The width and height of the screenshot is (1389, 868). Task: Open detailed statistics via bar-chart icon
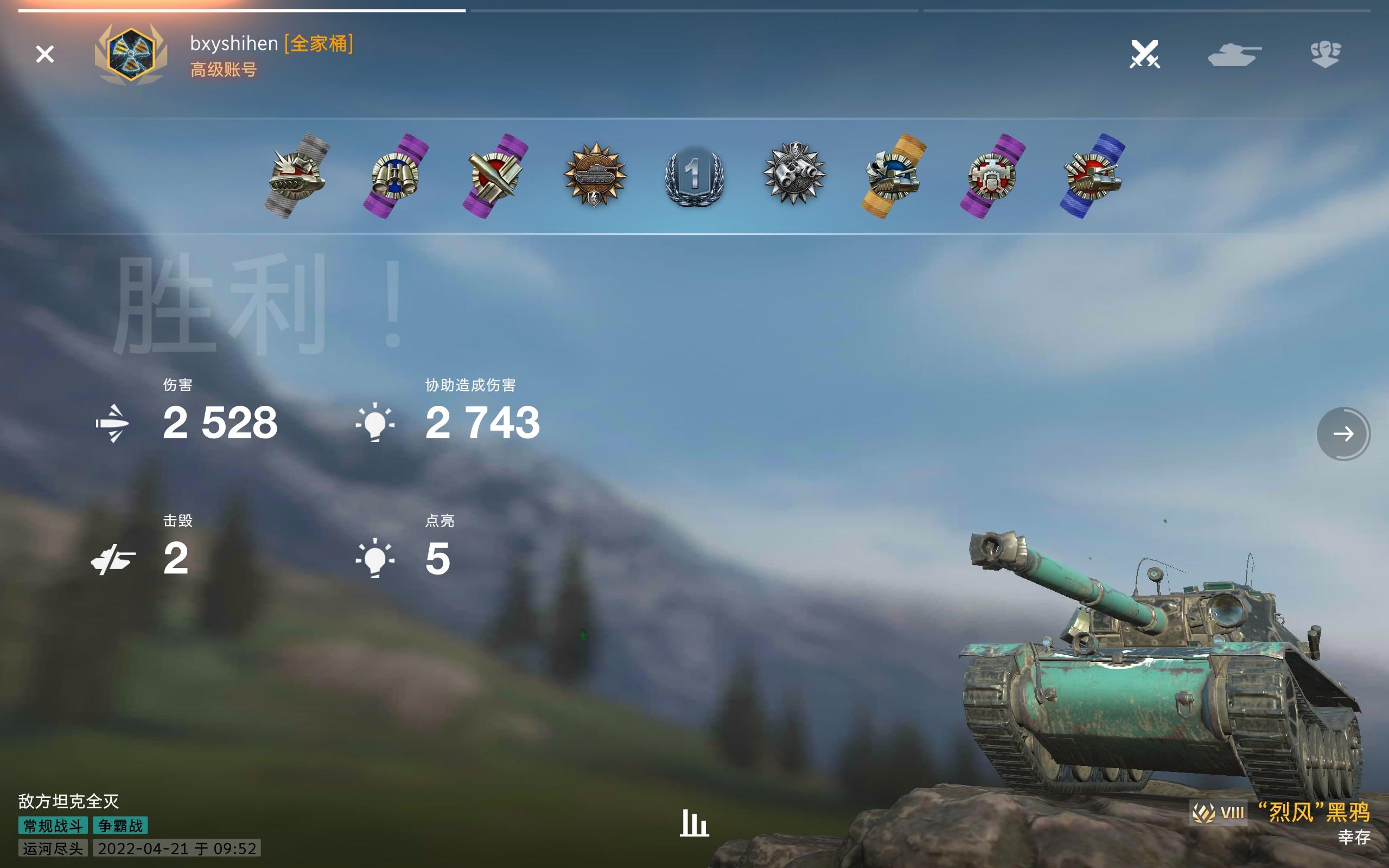[x=694, y=822]
